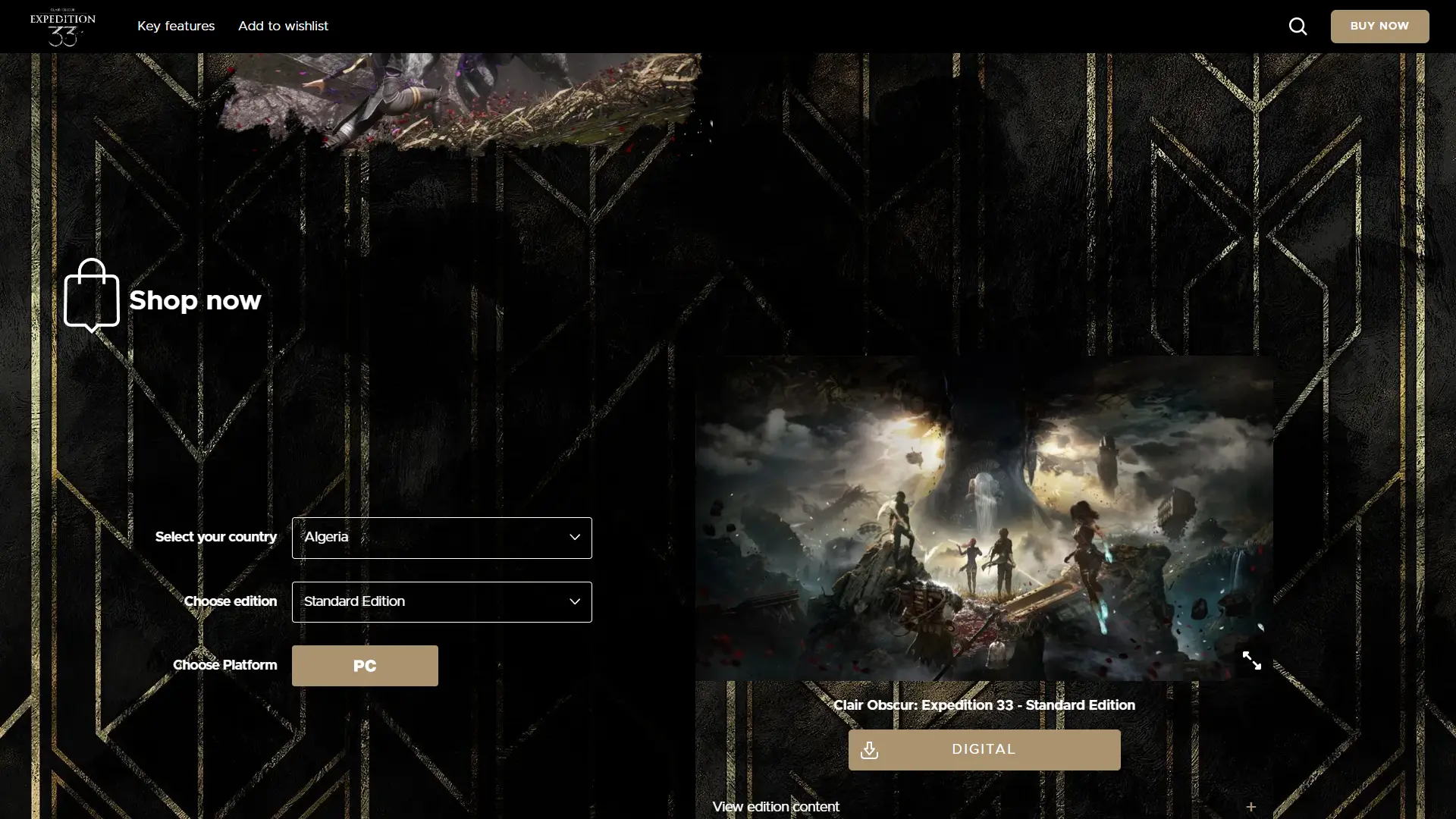The image size is (1456, 819).
Task: Click the BUY NOW button
Action: tap(1379, 27)
